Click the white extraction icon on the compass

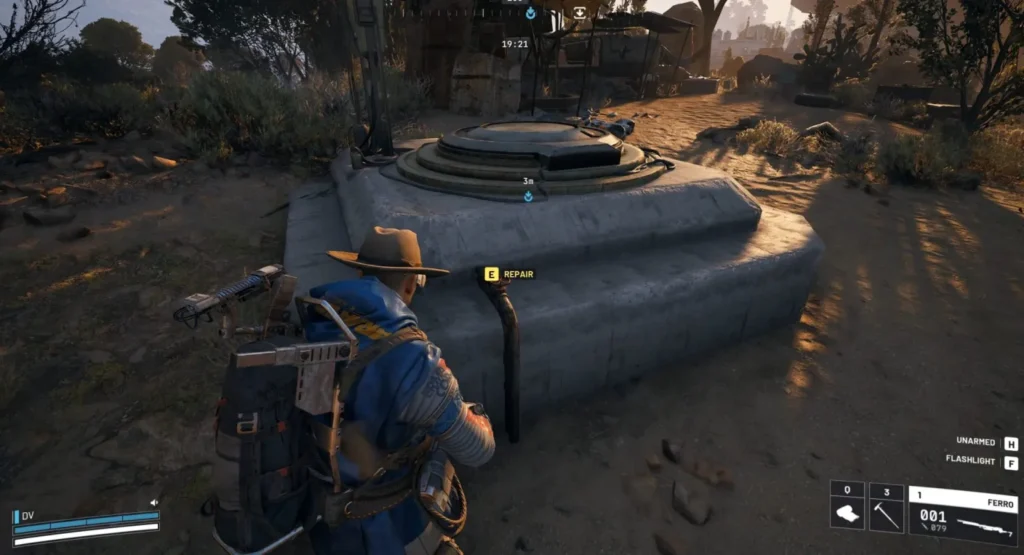tap(580, 13)
